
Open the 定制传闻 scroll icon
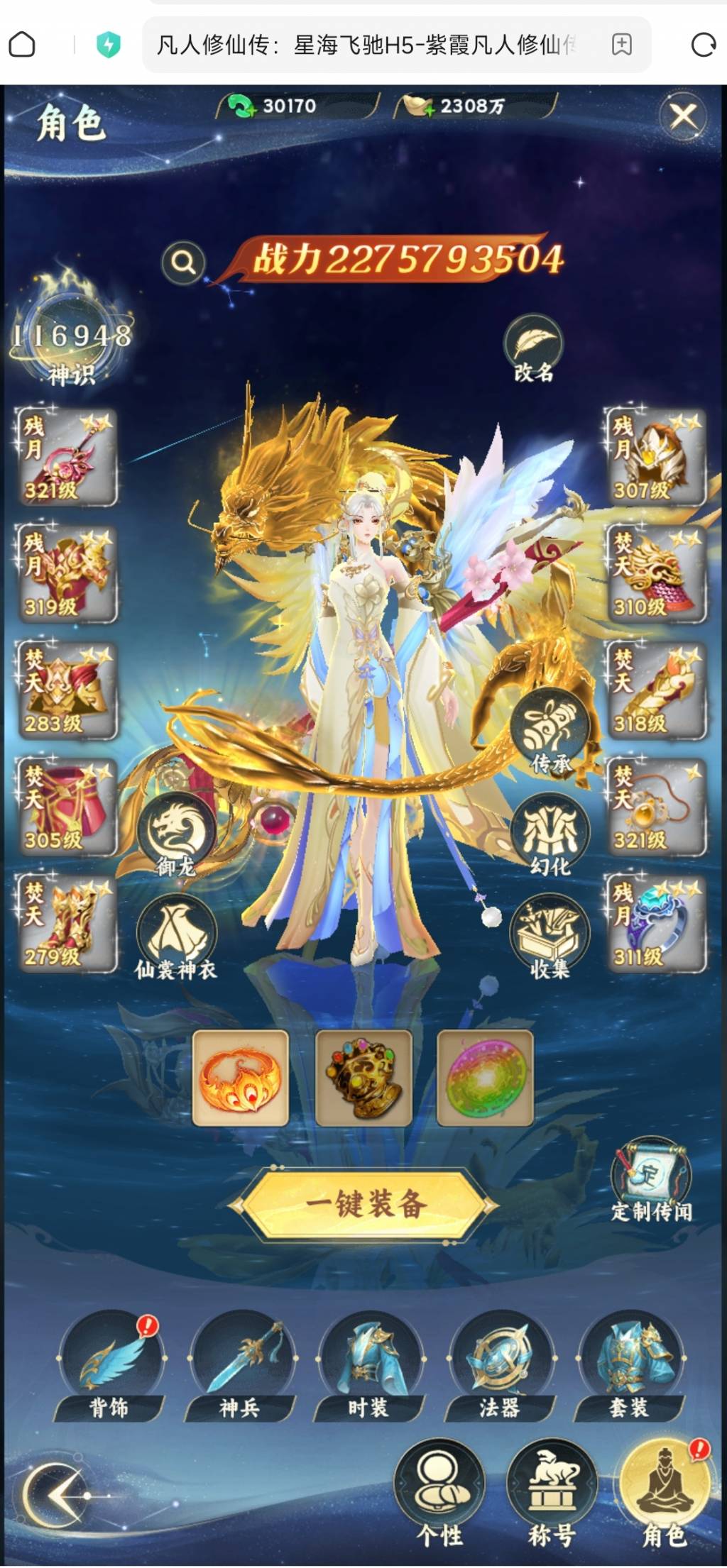pos(650,1178)
